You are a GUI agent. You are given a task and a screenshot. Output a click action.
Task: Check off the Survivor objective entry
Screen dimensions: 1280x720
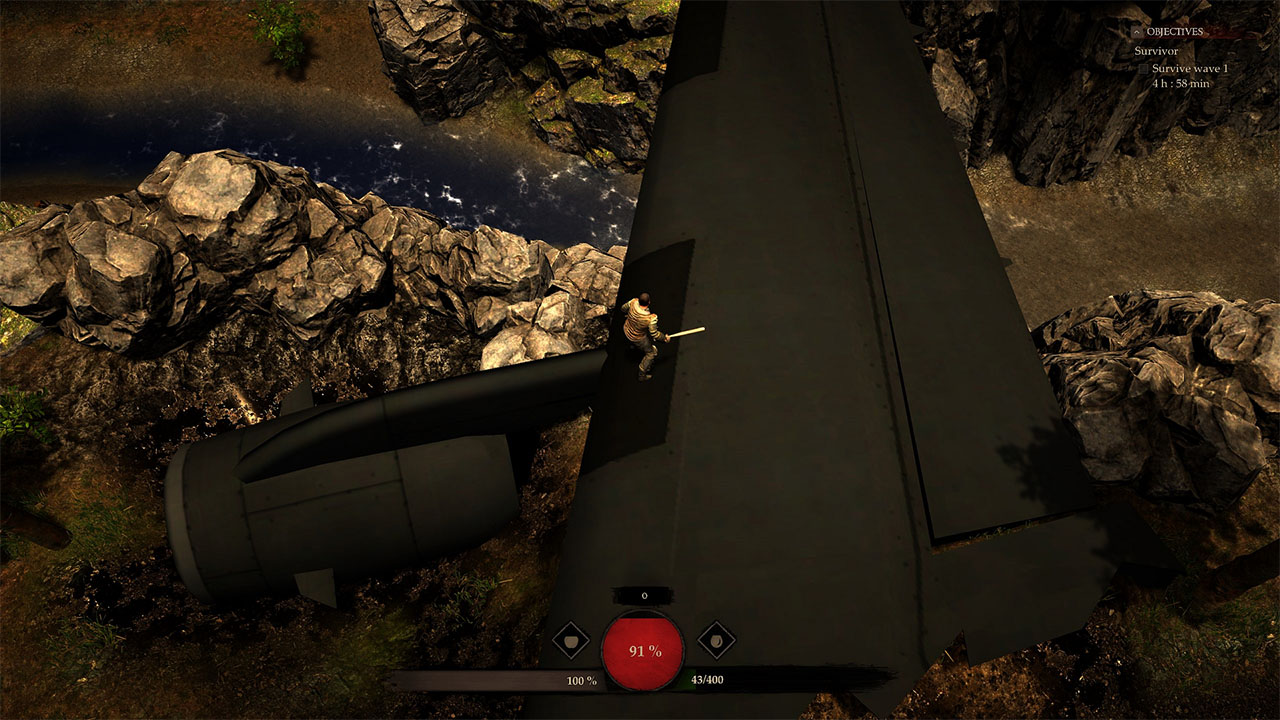coord(1156,51)
